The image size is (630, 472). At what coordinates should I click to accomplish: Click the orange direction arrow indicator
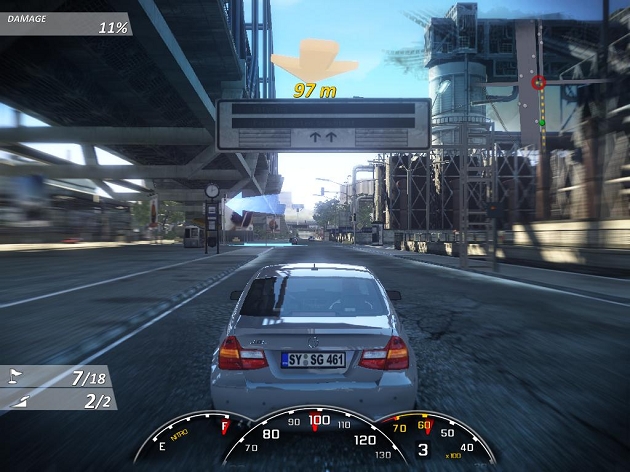point(314,58)
